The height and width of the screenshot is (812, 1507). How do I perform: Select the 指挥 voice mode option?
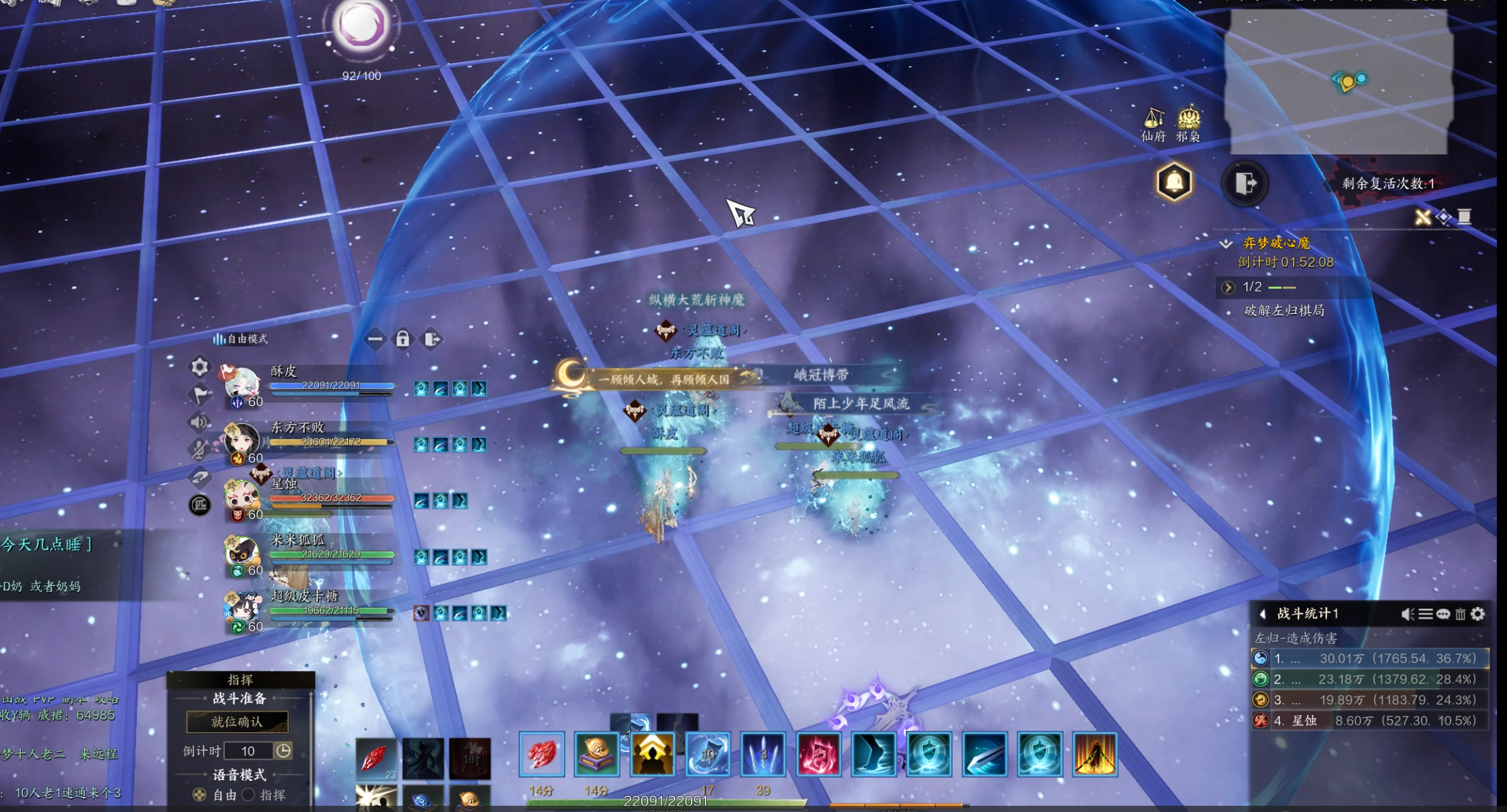[x=250, y=795]
